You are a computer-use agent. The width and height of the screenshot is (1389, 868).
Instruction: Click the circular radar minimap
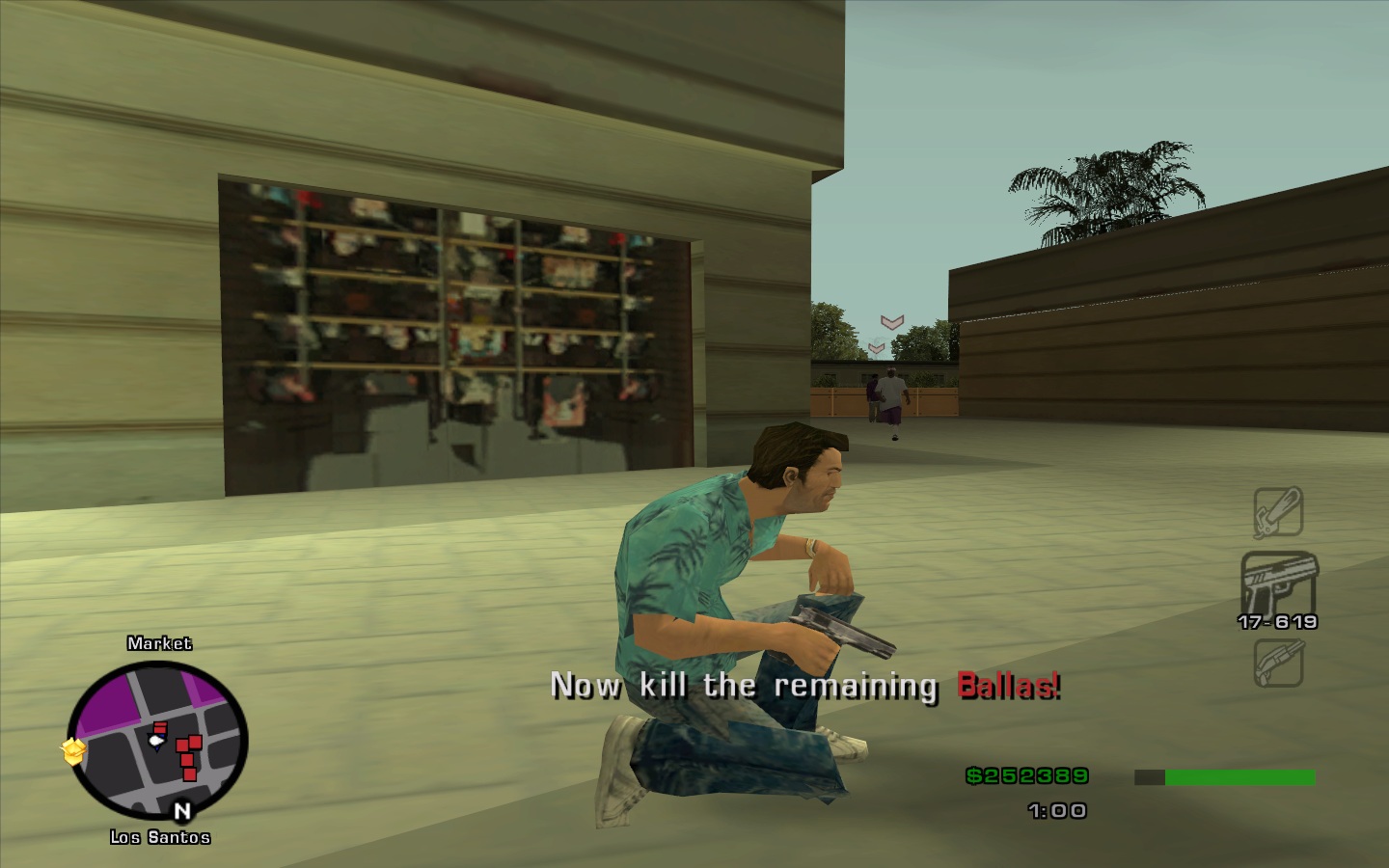(157, 741)
